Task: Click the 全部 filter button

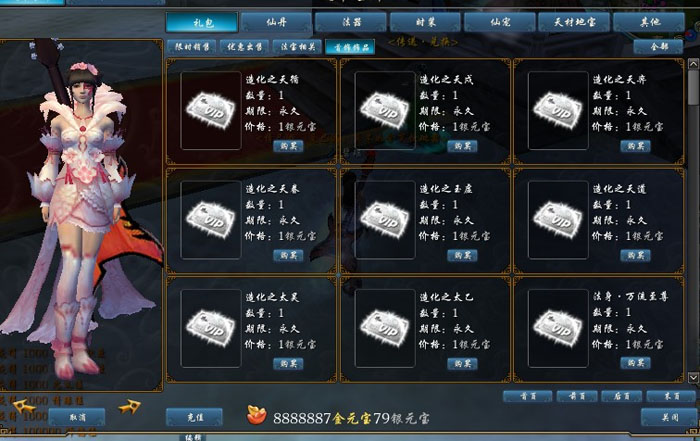Action: pyautogui.click(x=659, y=47)
